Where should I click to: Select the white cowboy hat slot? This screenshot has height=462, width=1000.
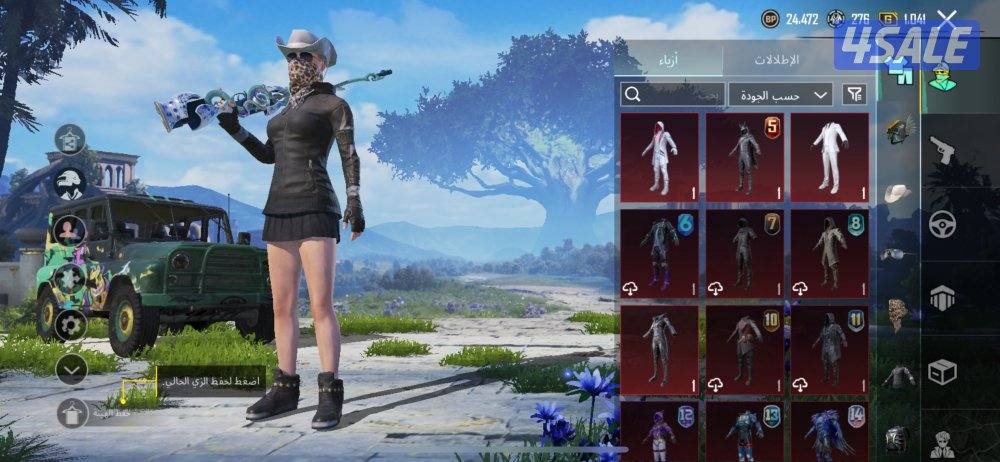point(900,192)
